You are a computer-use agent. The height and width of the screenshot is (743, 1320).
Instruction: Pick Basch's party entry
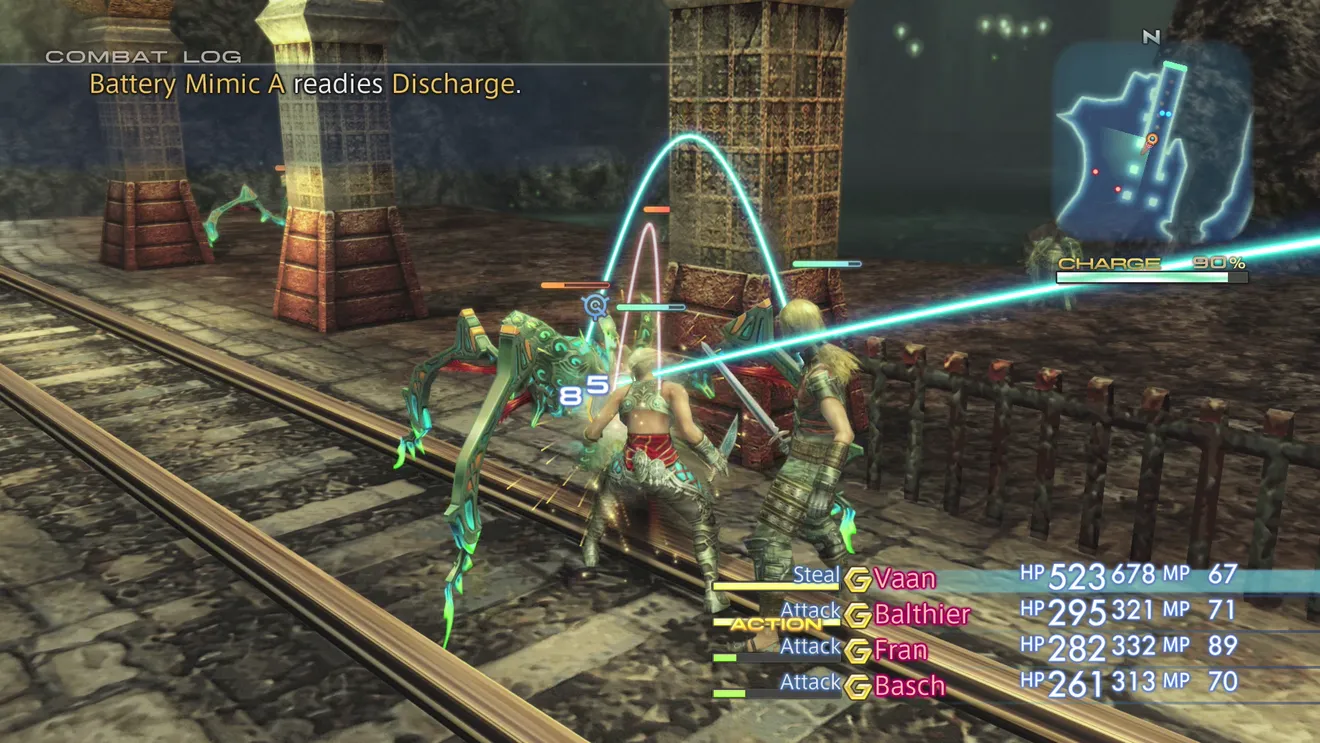point(909,686)
